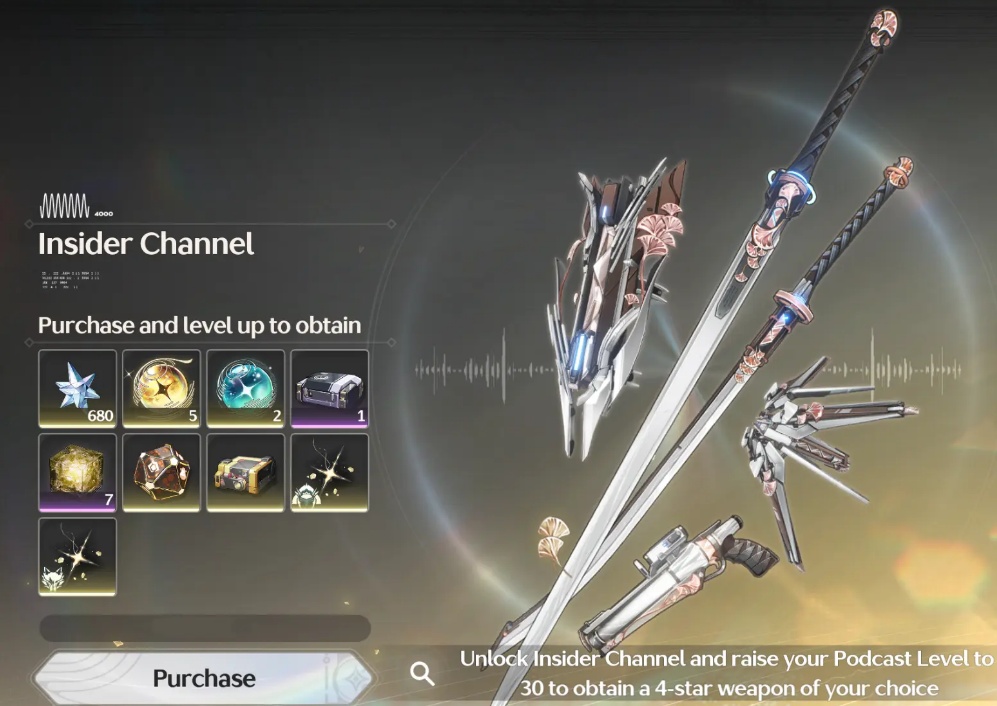Inspect the brown polyhedron gem reward
This screenshot has height=706, width=997.
click(x=162, y=472)
